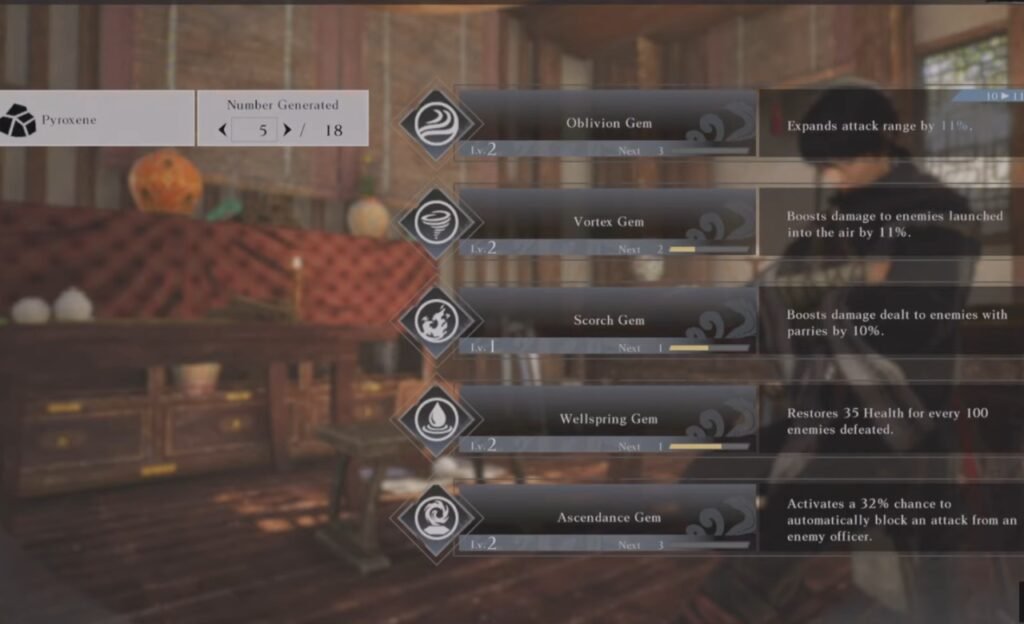Select the Pyroxene material panel
This screenshot has height=624, width=1024.
coord(97,119)
